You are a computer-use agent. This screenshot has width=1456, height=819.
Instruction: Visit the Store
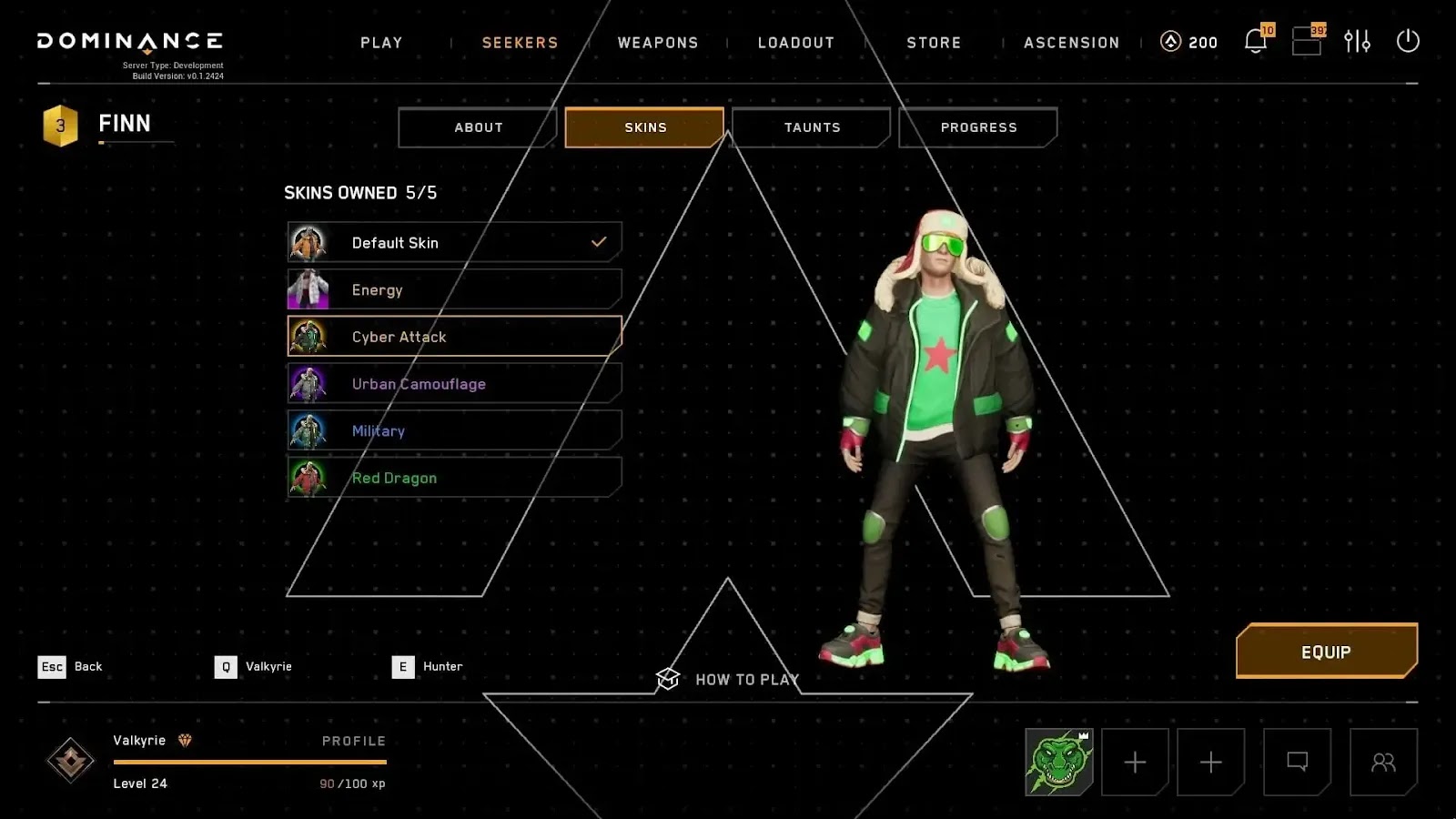(934, 43)
